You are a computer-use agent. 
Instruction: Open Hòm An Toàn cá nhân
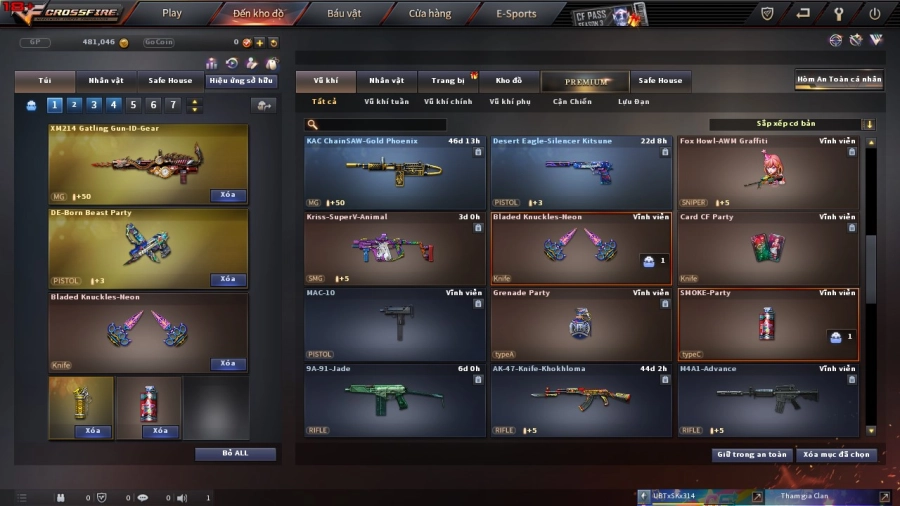(839, 79)
